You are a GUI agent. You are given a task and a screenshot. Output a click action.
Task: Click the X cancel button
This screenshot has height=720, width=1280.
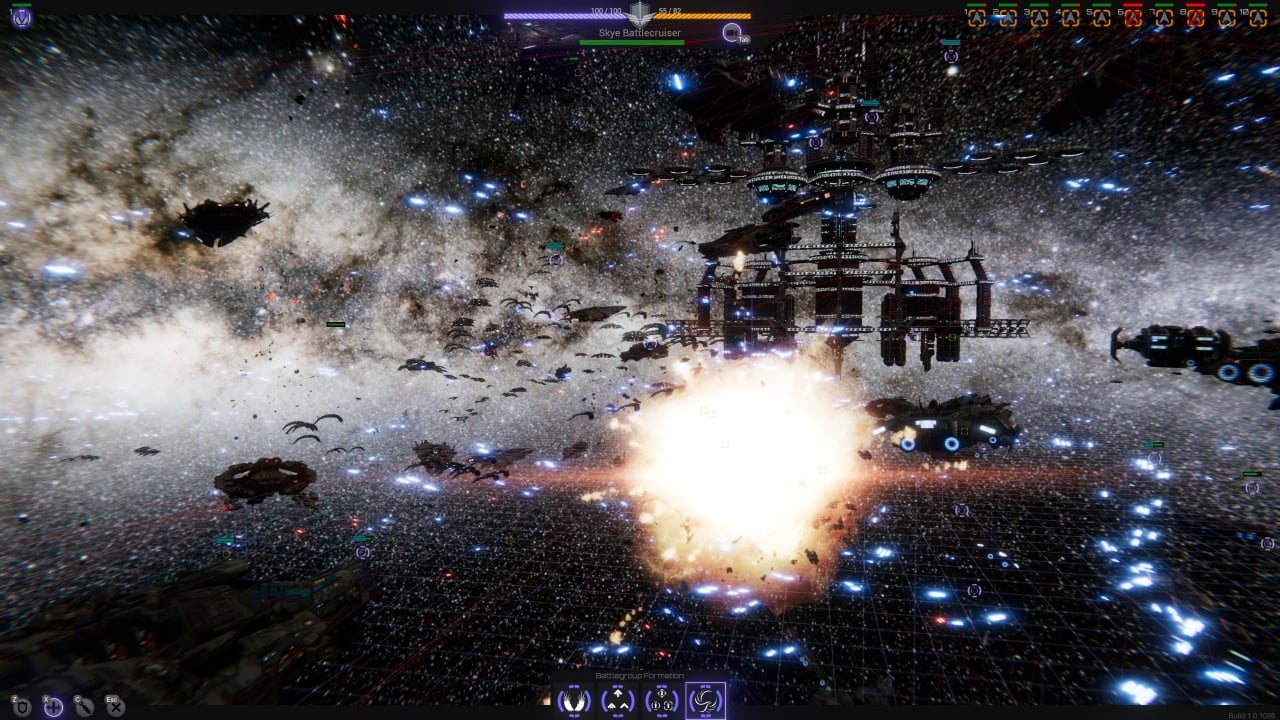pyautogui.click(x=116, y=707)
